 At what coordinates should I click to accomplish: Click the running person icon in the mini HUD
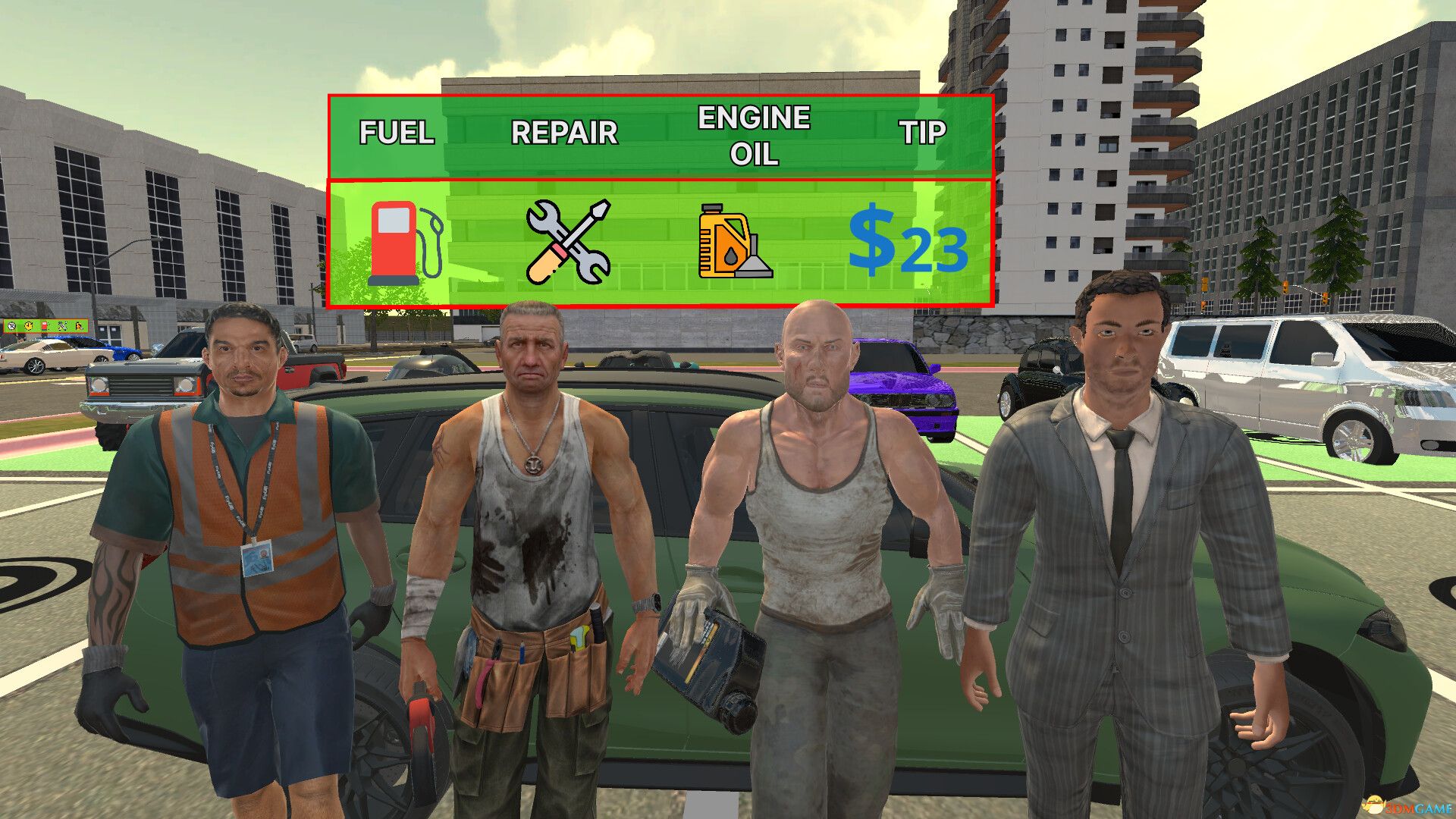(78, 327)
